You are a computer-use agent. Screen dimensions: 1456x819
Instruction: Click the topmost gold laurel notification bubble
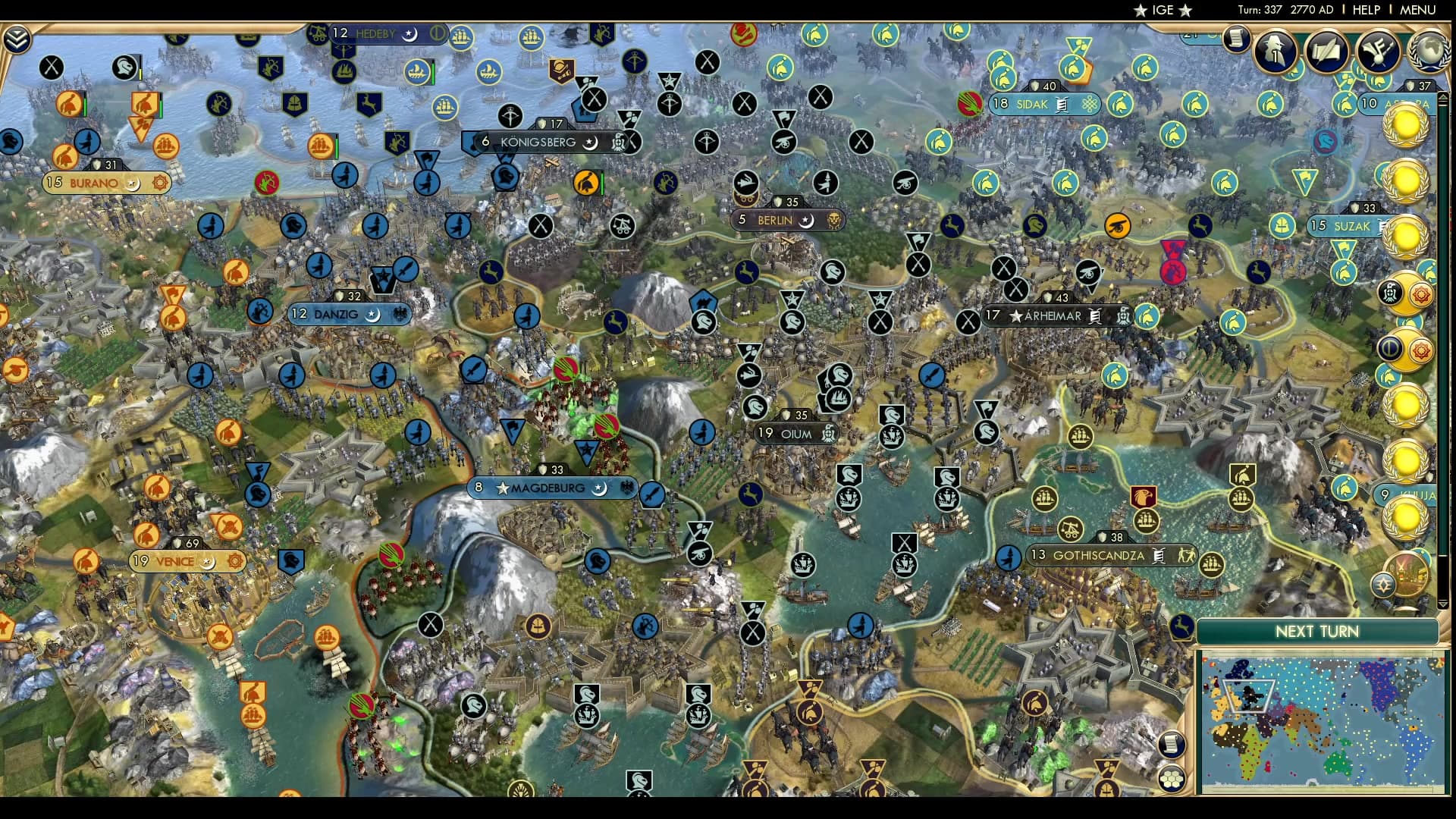click(1407, 125)
